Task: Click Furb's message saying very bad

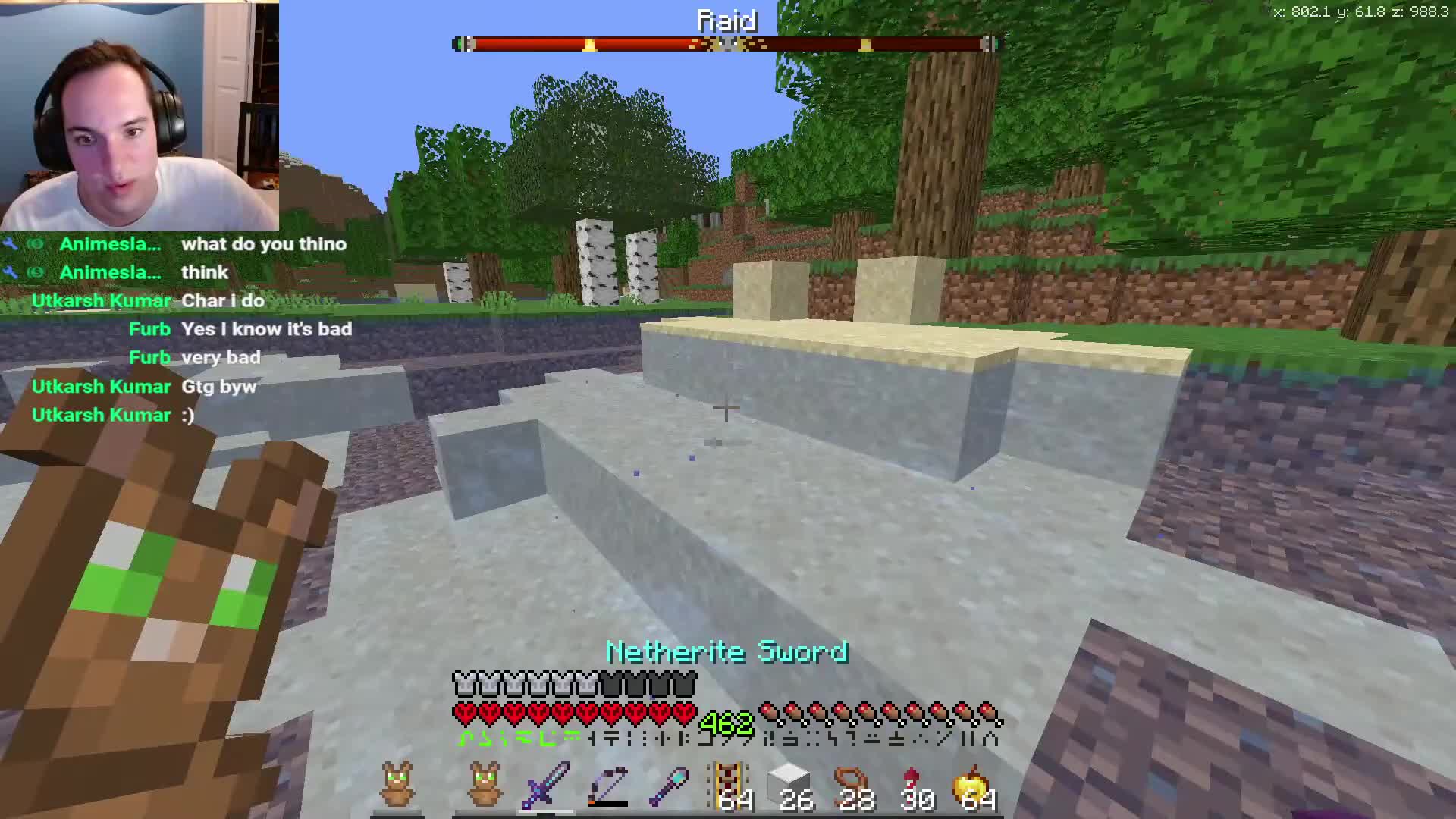Action: click(221, 356)
